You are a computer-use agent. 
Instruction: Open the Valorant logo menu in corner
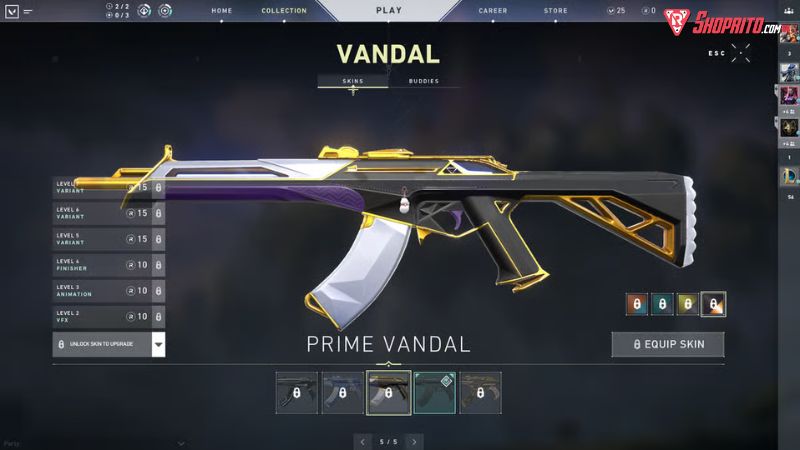tap(11, 11)
